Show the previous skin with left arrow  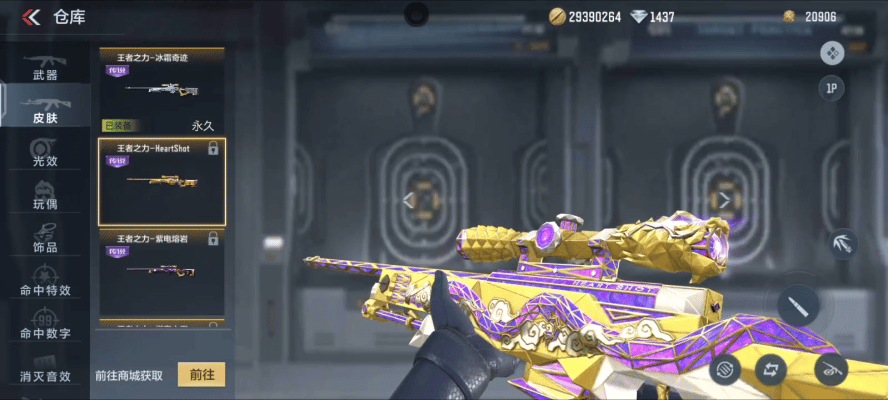click(x=408, y=200)
